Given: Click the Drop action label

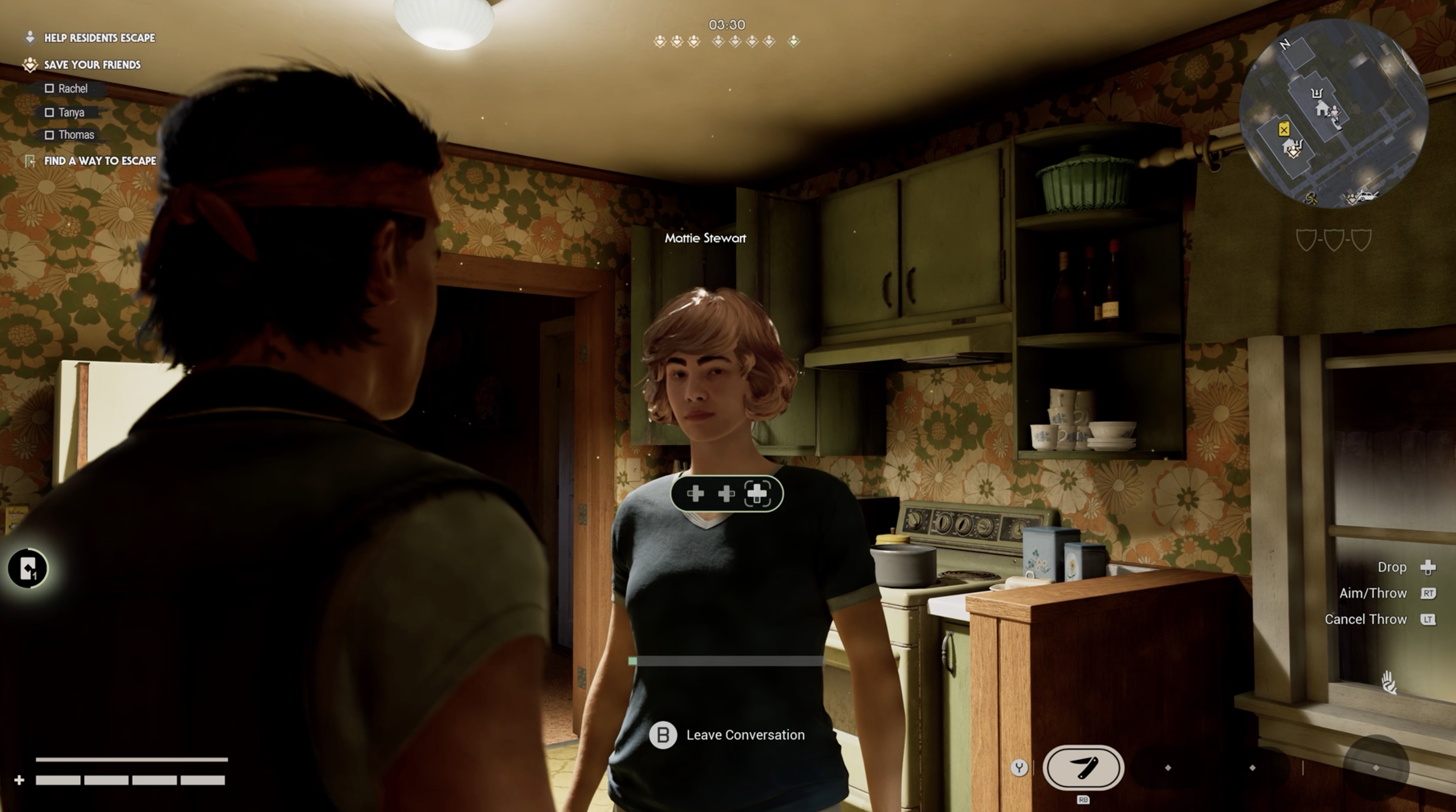Looking at the screenshot, I should (x=1392, y=567).
